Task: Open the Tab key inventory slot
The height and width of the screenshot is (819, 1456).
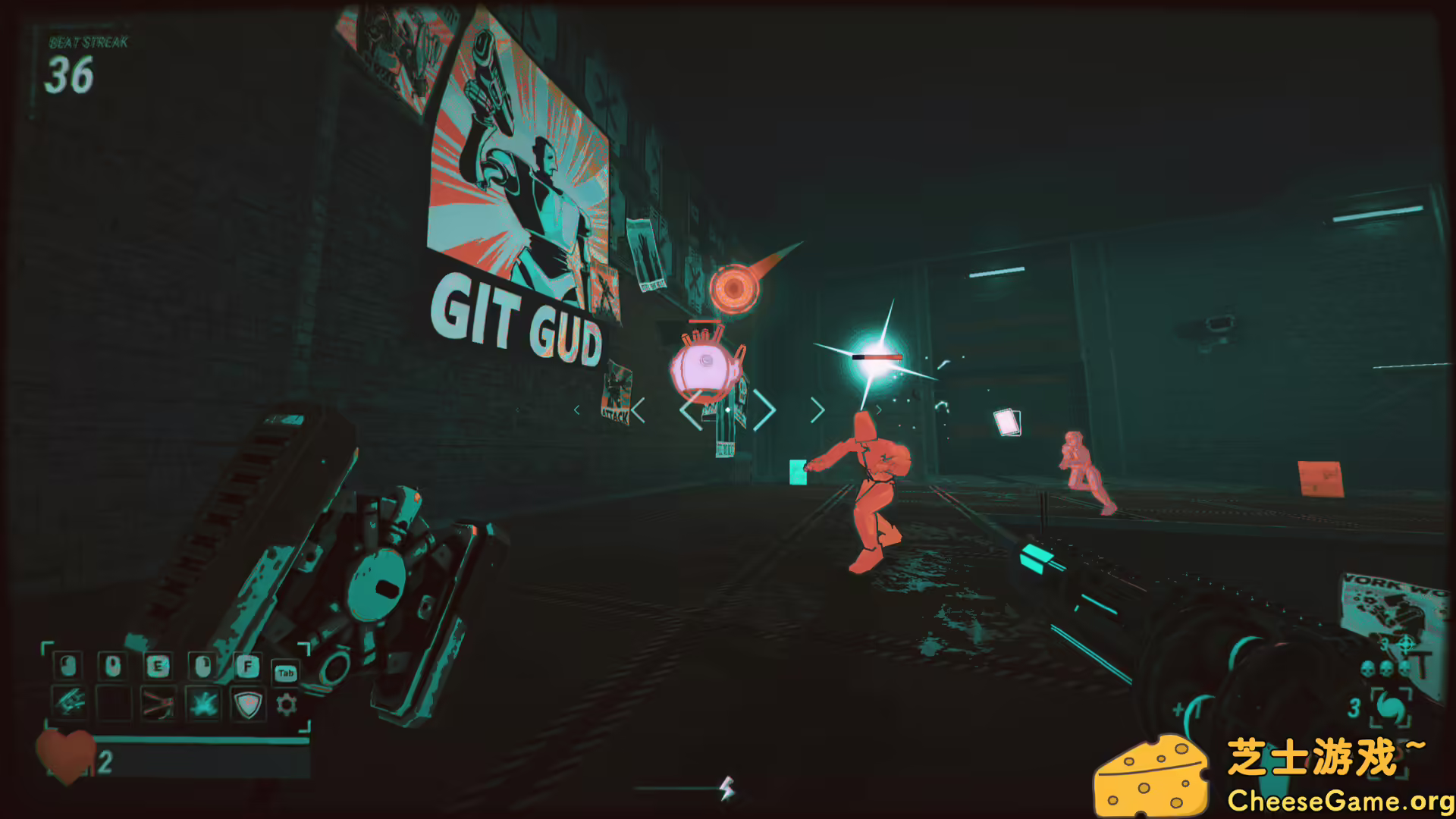Action: [x=286, y=673]
